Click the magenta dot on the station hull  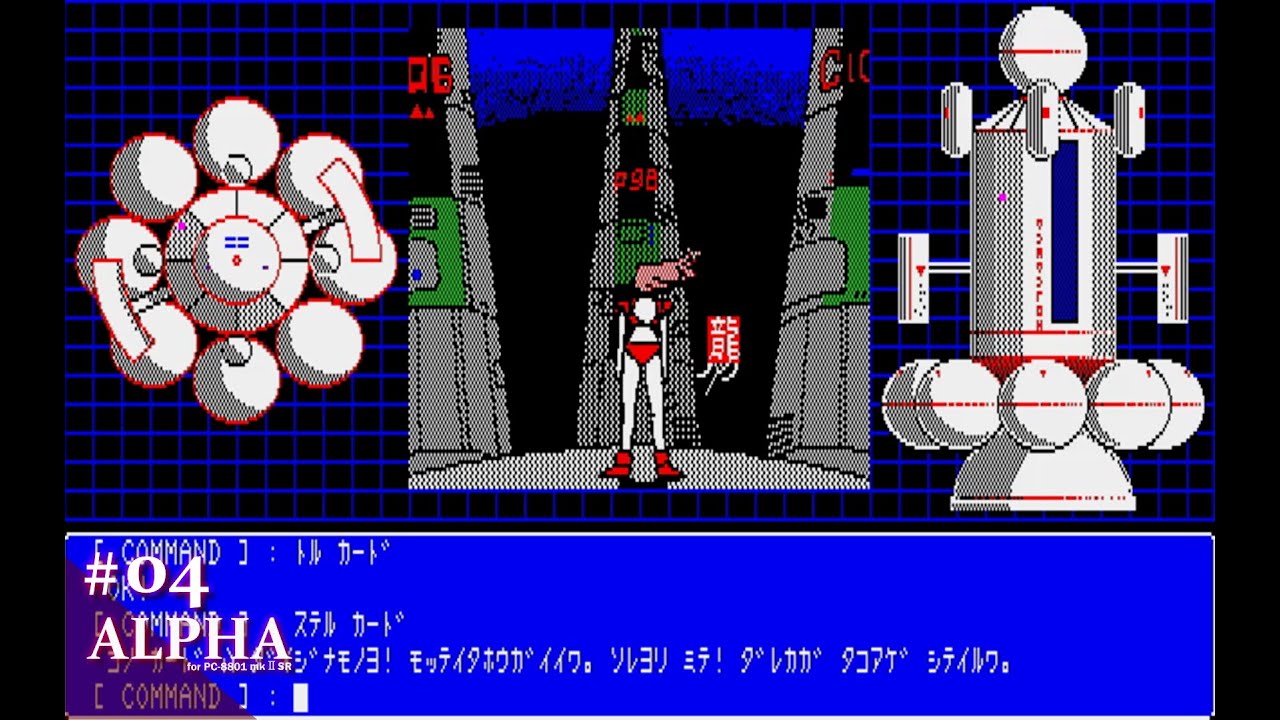pos(1004,197)
